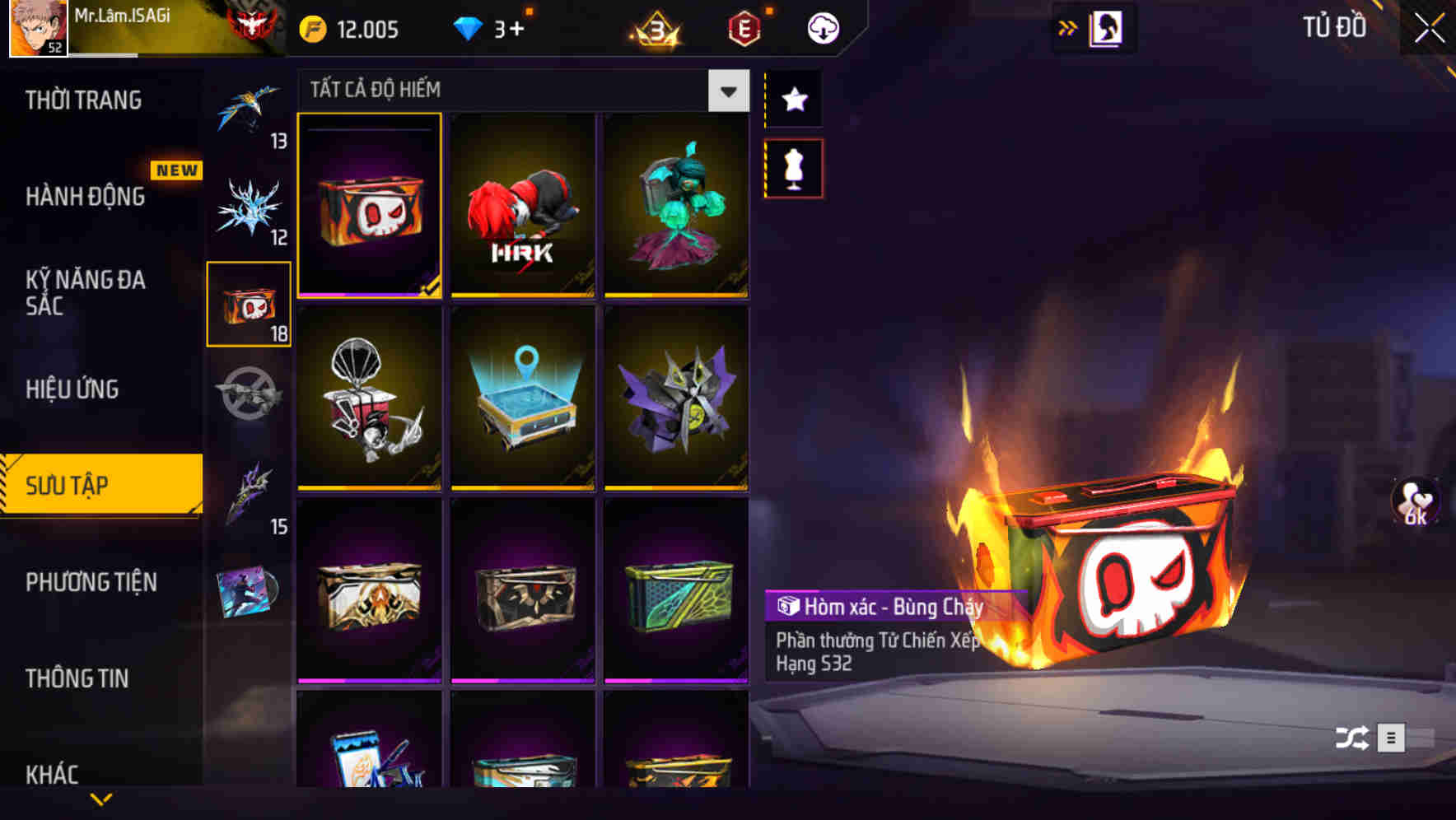Open the PHƯƠNG TIỆN section
Screen dimensions: 1456x820
point(91,583)
